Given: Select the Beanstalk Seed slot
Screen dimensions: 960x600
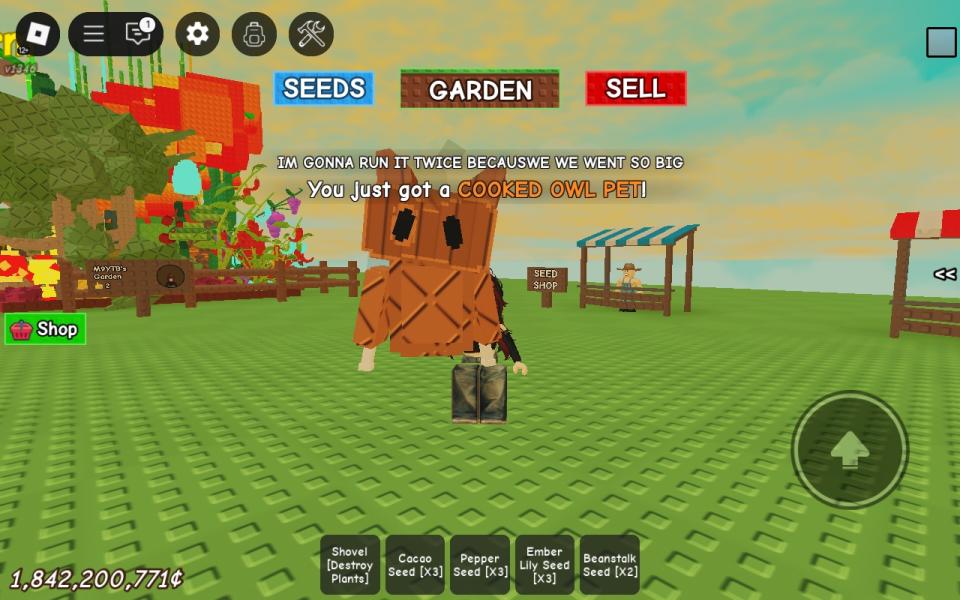Looking at the screenshot, I should (x=610, y=565).
